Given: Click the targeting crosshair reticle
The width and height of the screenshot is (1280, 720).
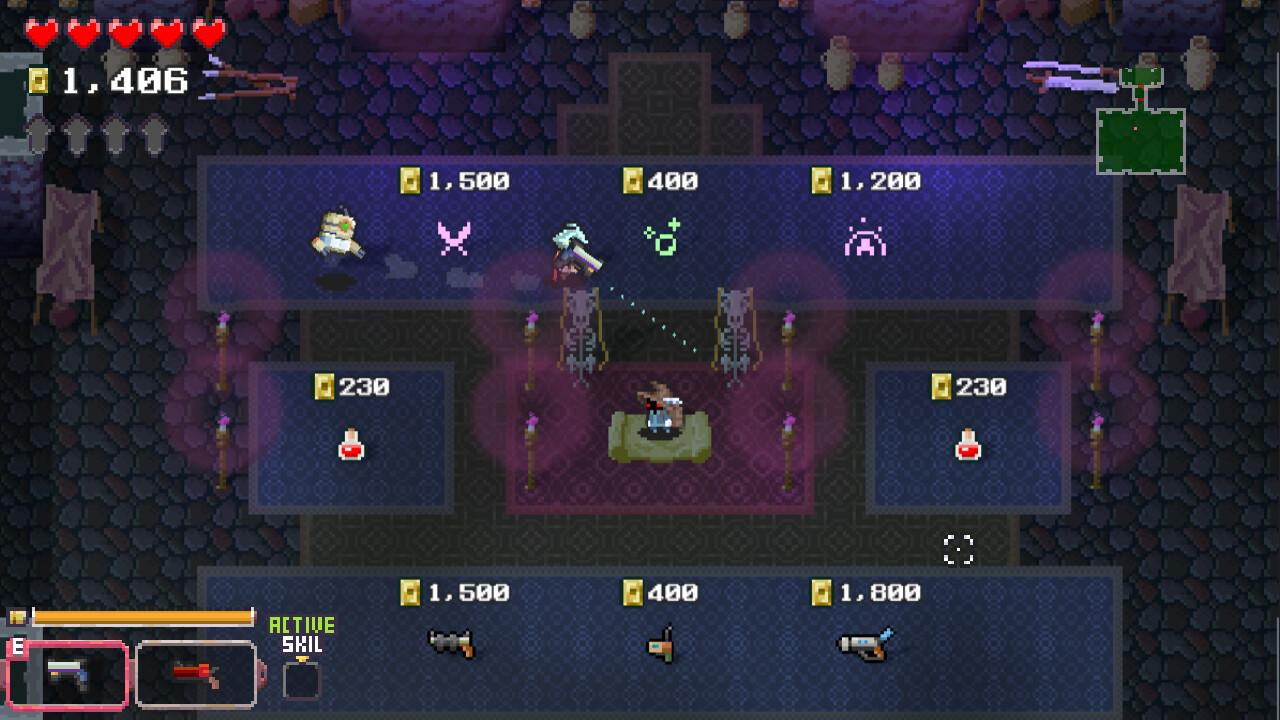Looking at the screenshot, I should (x=959, y=547).
